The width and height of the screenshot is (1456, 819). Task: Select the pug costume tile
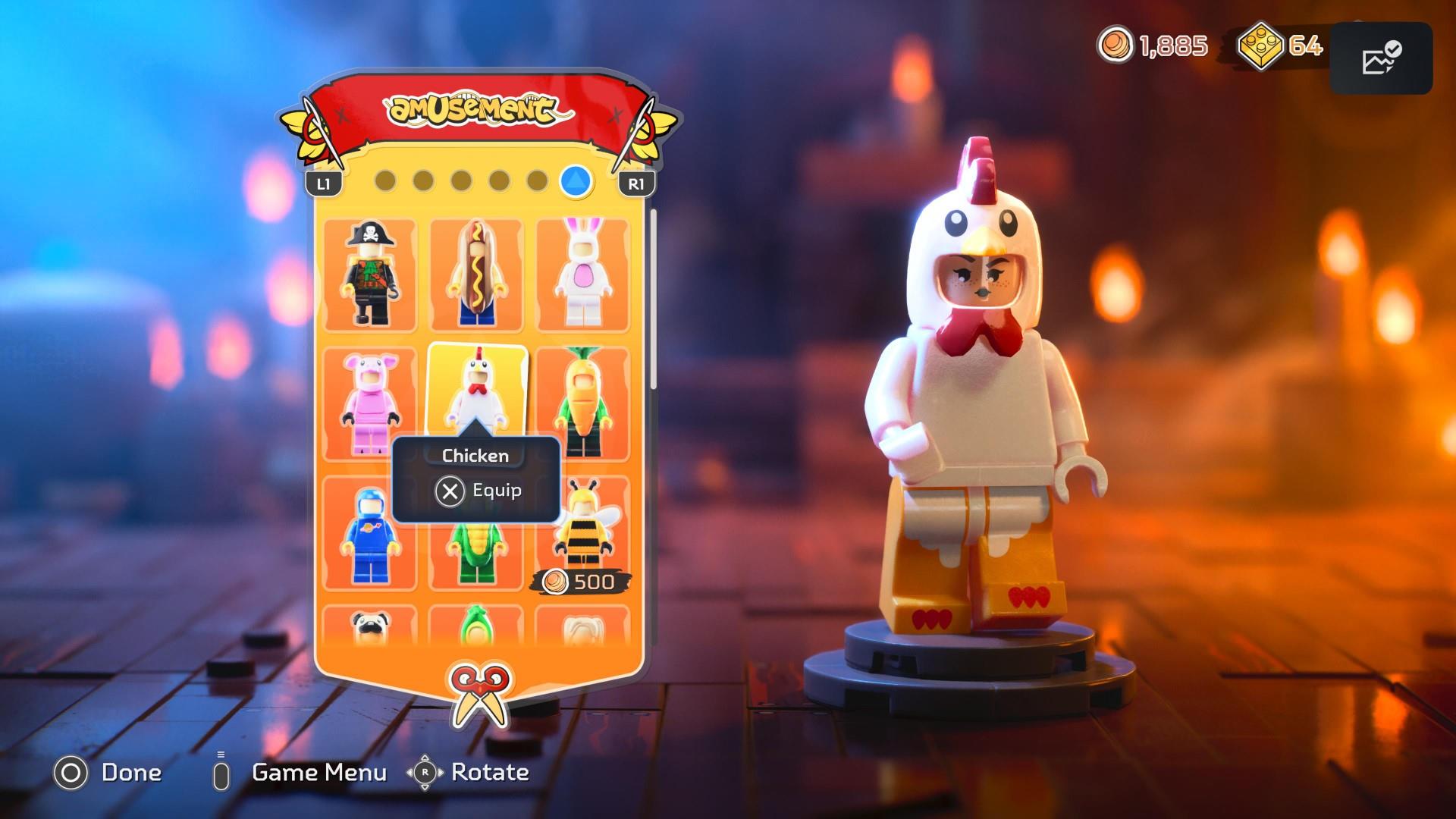click(370, 626)
